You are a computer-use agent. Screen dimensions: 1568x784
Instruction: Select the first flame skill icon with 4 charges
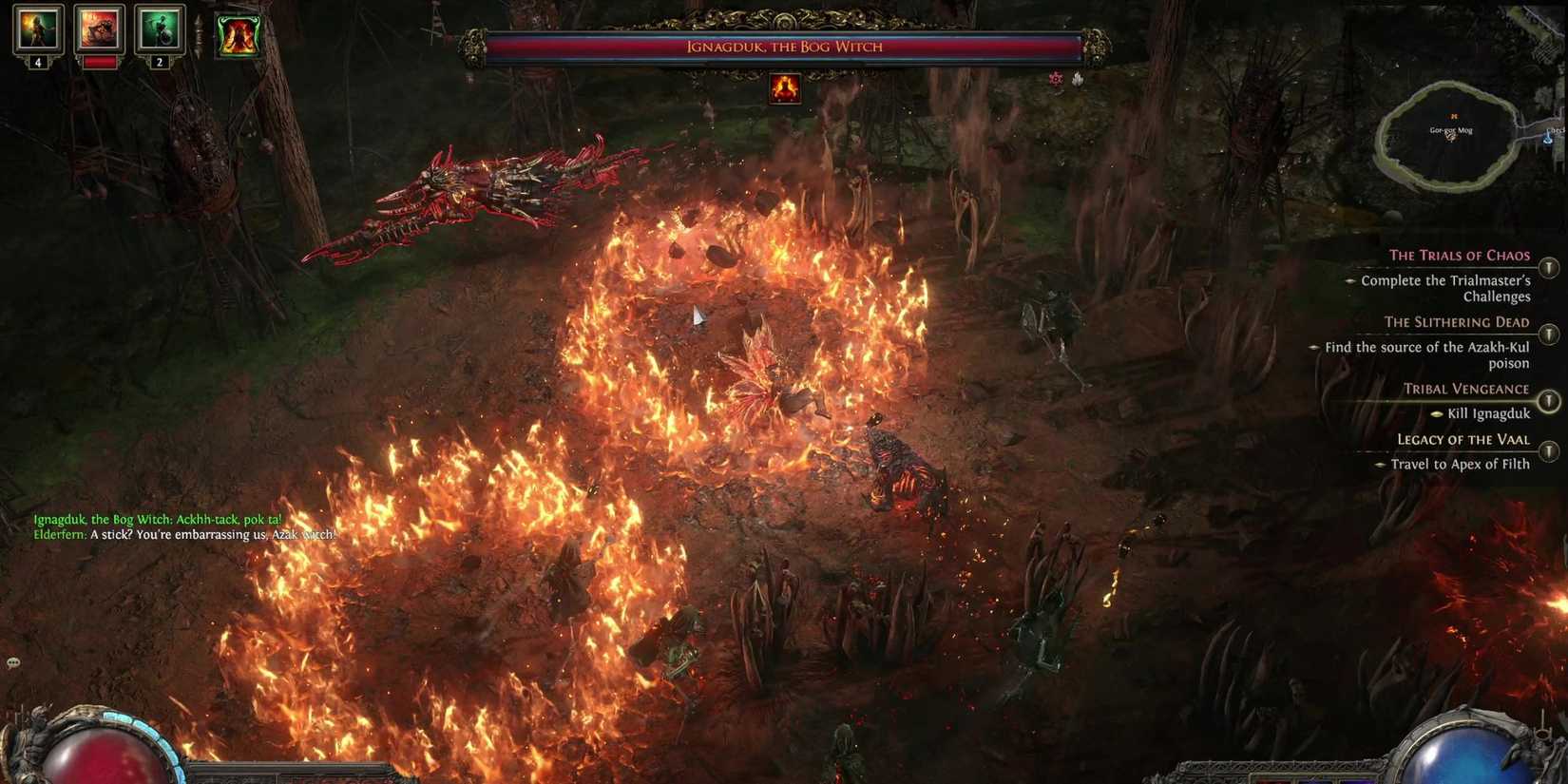point(36,30)
